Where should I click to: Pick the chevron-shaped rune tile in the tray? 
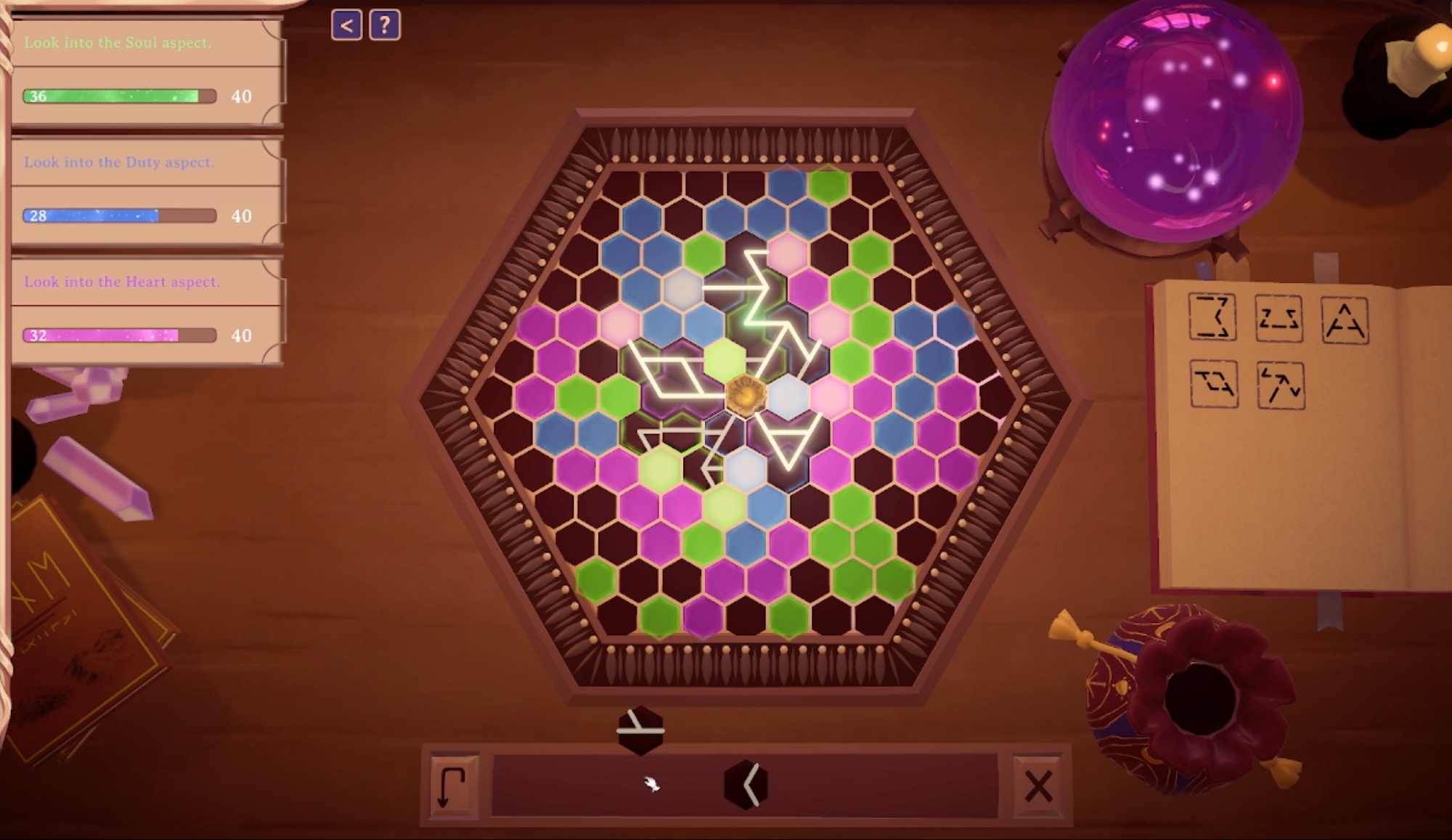click(x=746, y=784)
